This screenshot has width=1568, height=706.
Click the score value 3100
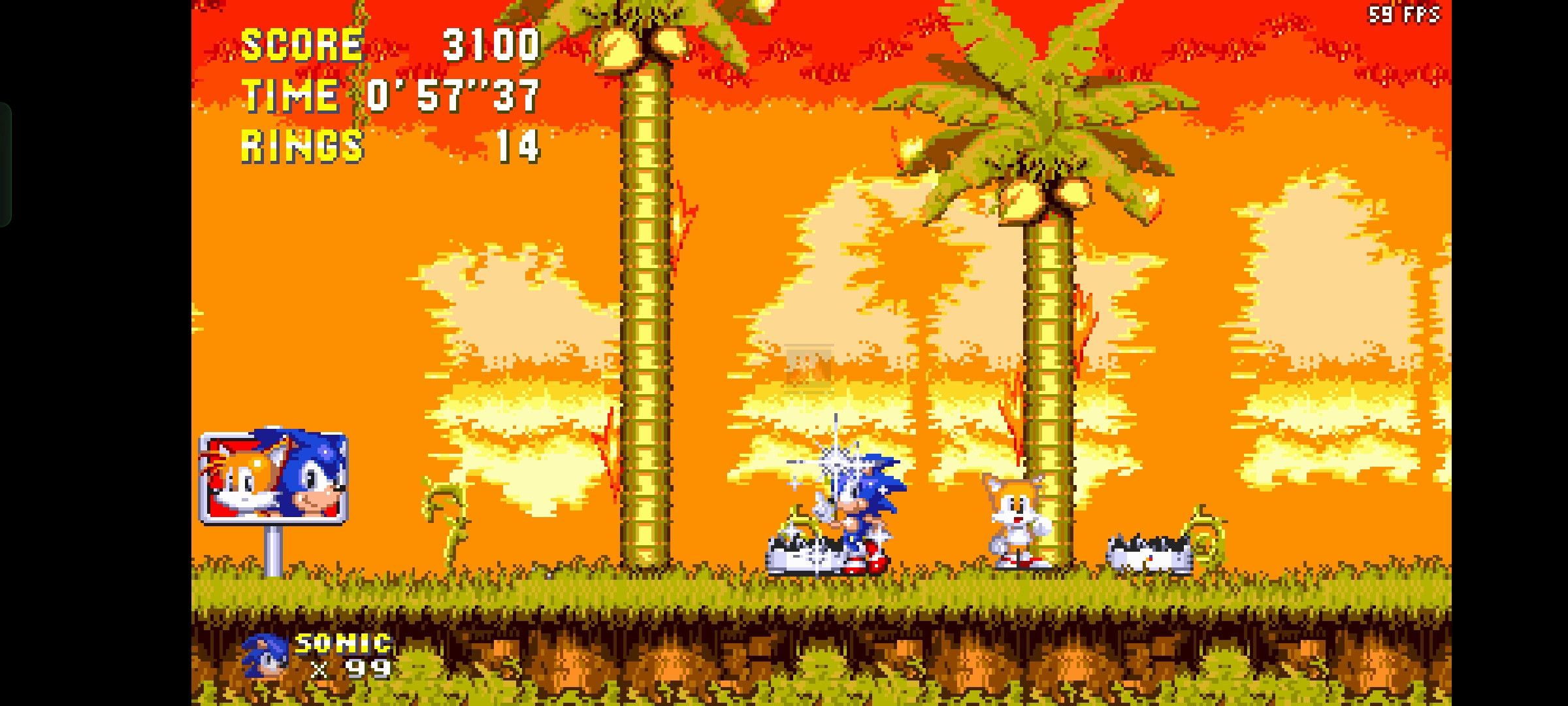[487, 44]
